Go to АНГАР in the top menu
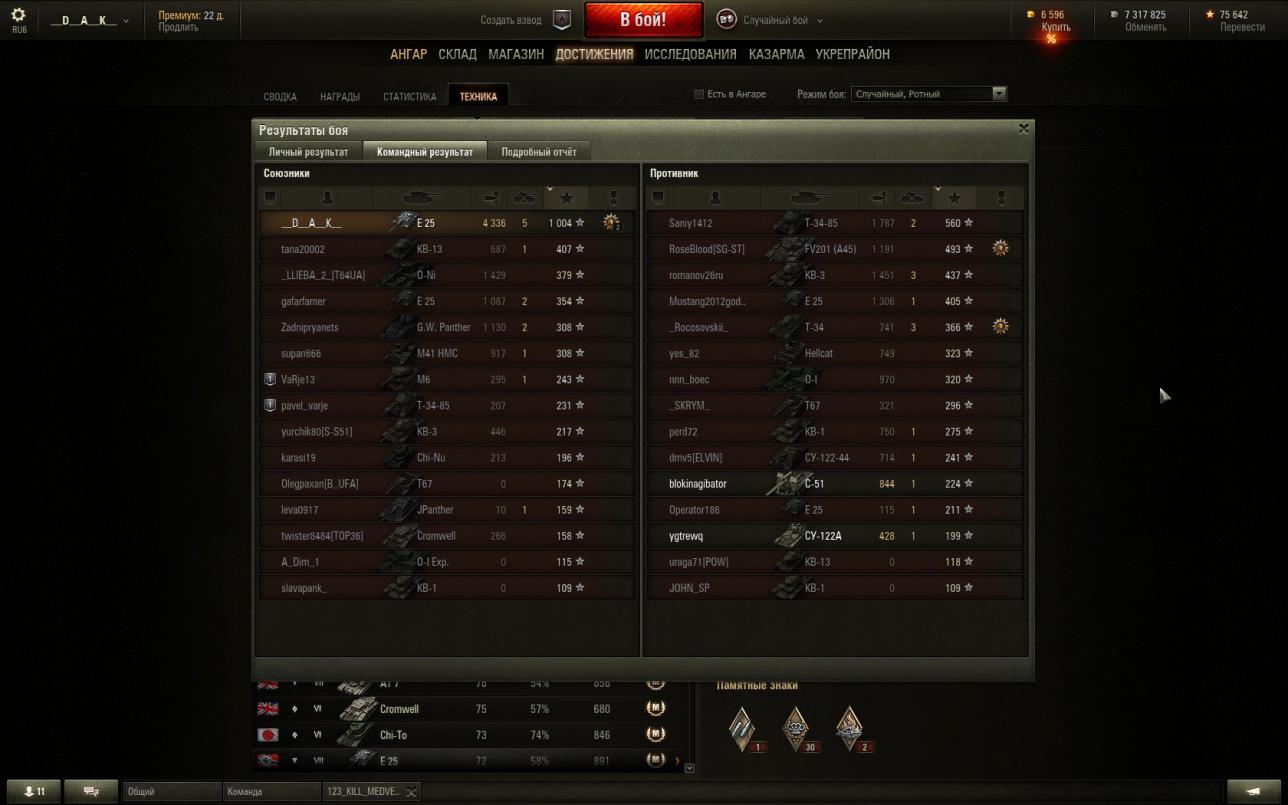Screen dimensions: 1288x805 tap(408, 54)
